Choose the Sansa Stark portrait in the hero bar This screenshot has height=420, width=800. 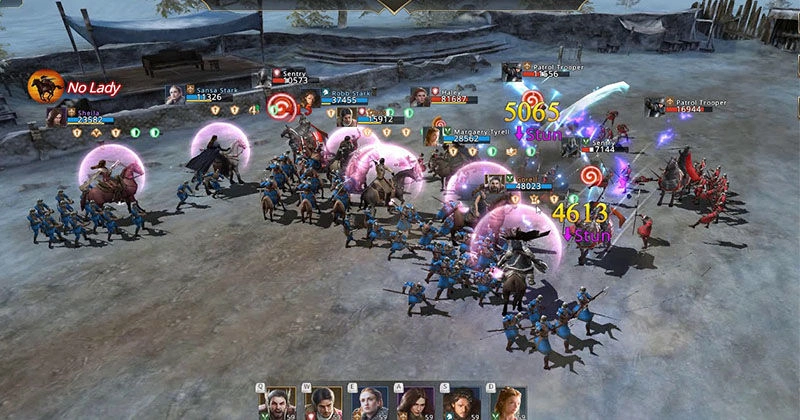point(371,403)
